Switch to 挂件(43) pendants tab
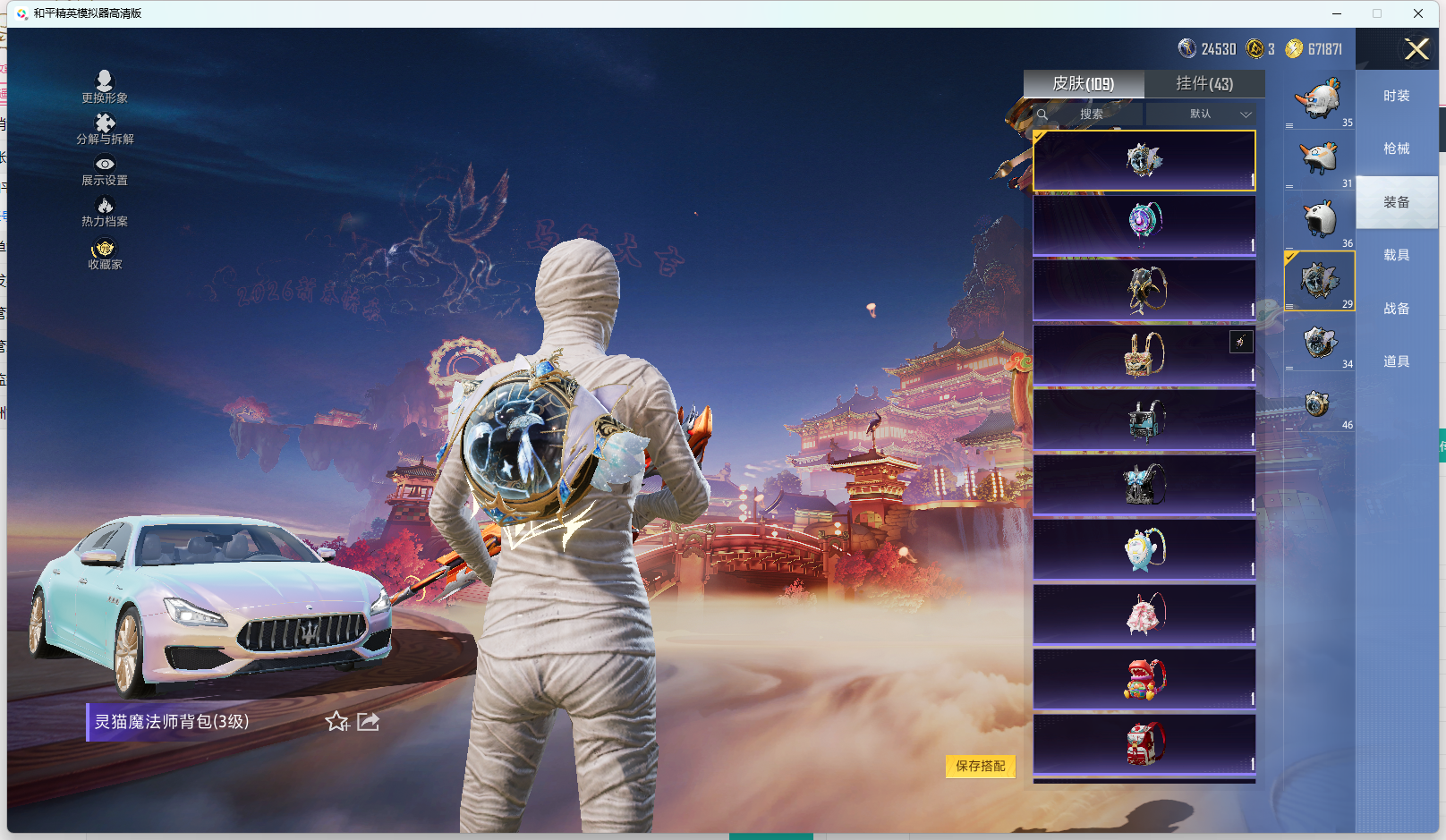 [1204, 84]
